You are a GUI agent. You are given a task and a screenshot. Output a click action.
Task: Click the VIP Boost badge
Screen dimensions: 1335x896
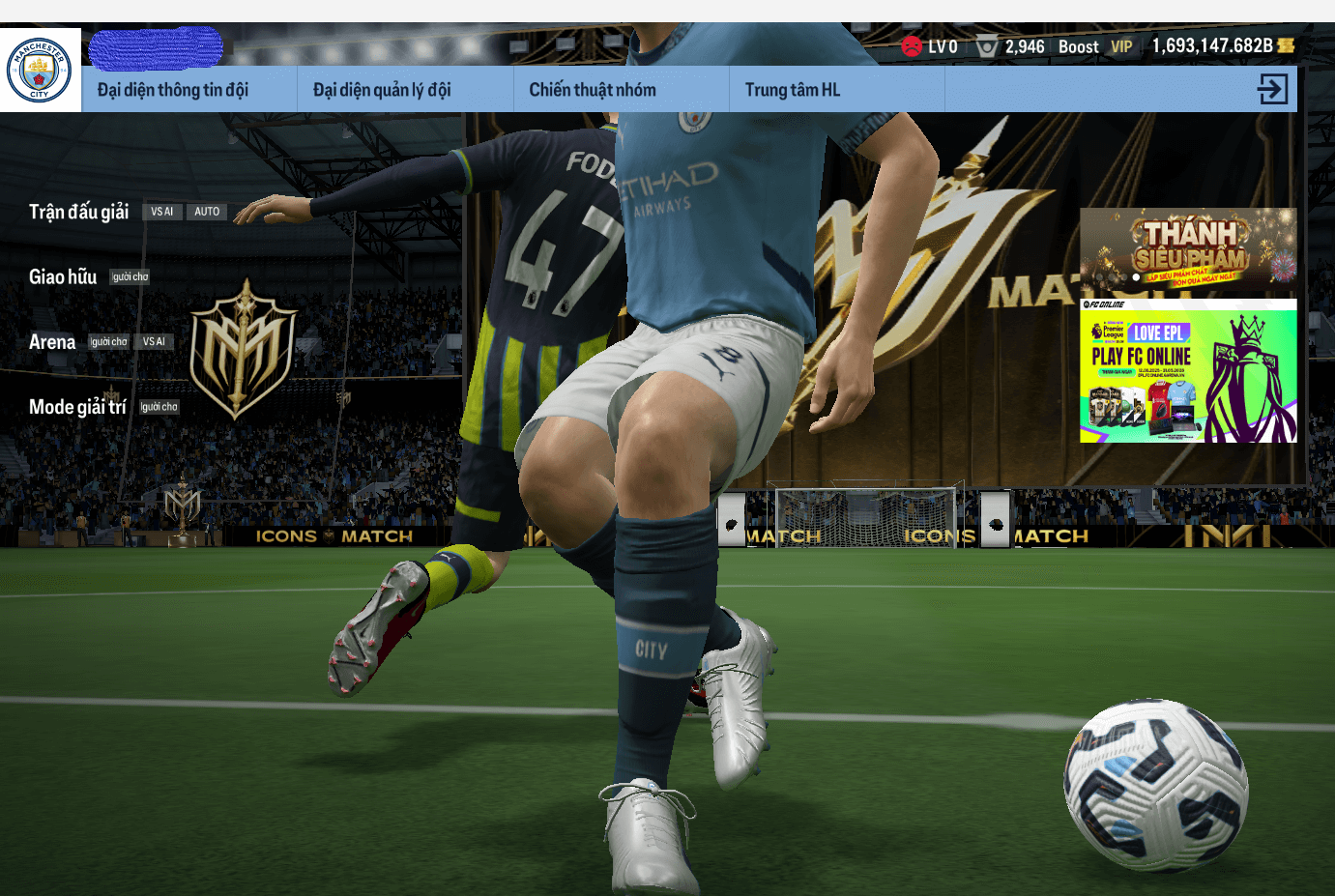point(1120,46)
